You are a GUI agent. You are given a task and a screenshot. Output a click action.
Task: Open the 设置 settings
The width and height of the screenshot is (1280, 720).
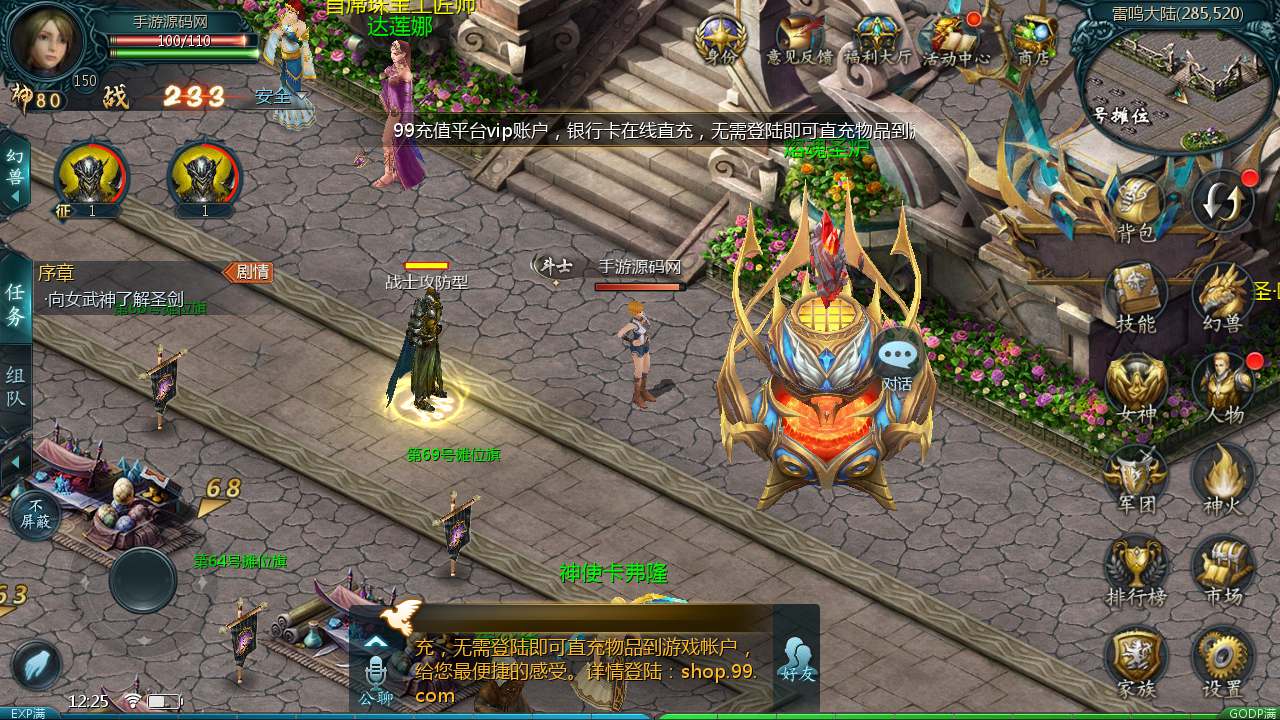pos(1222,658)
